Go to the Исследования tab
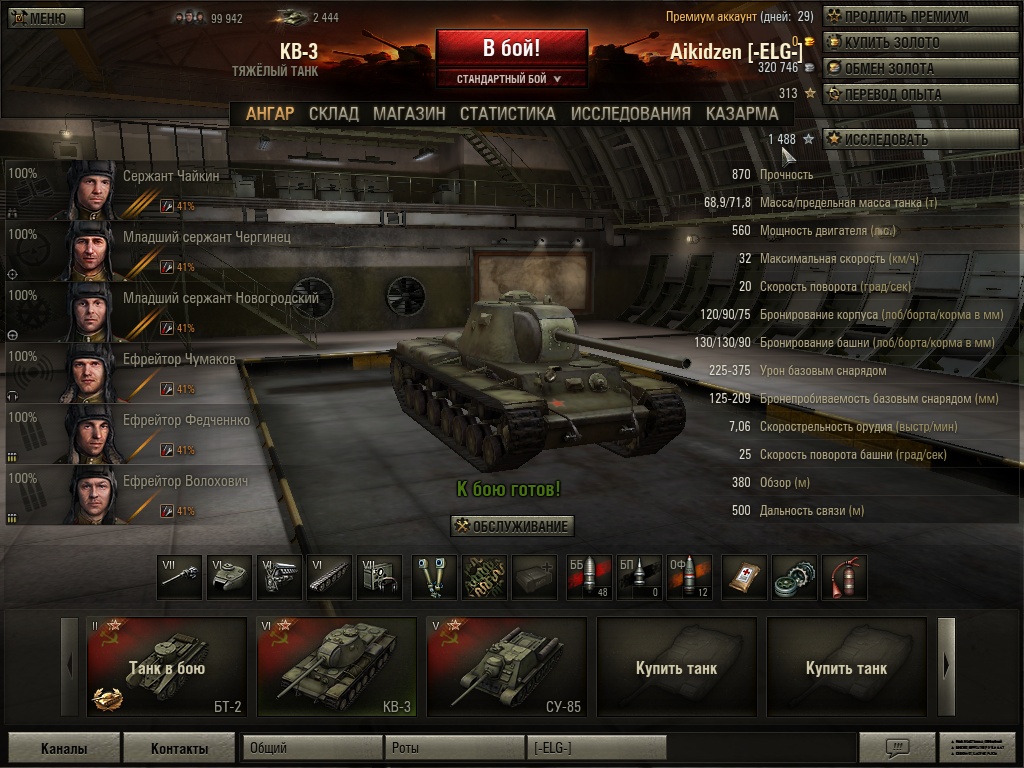1024x768 pixels. [630, 113]
